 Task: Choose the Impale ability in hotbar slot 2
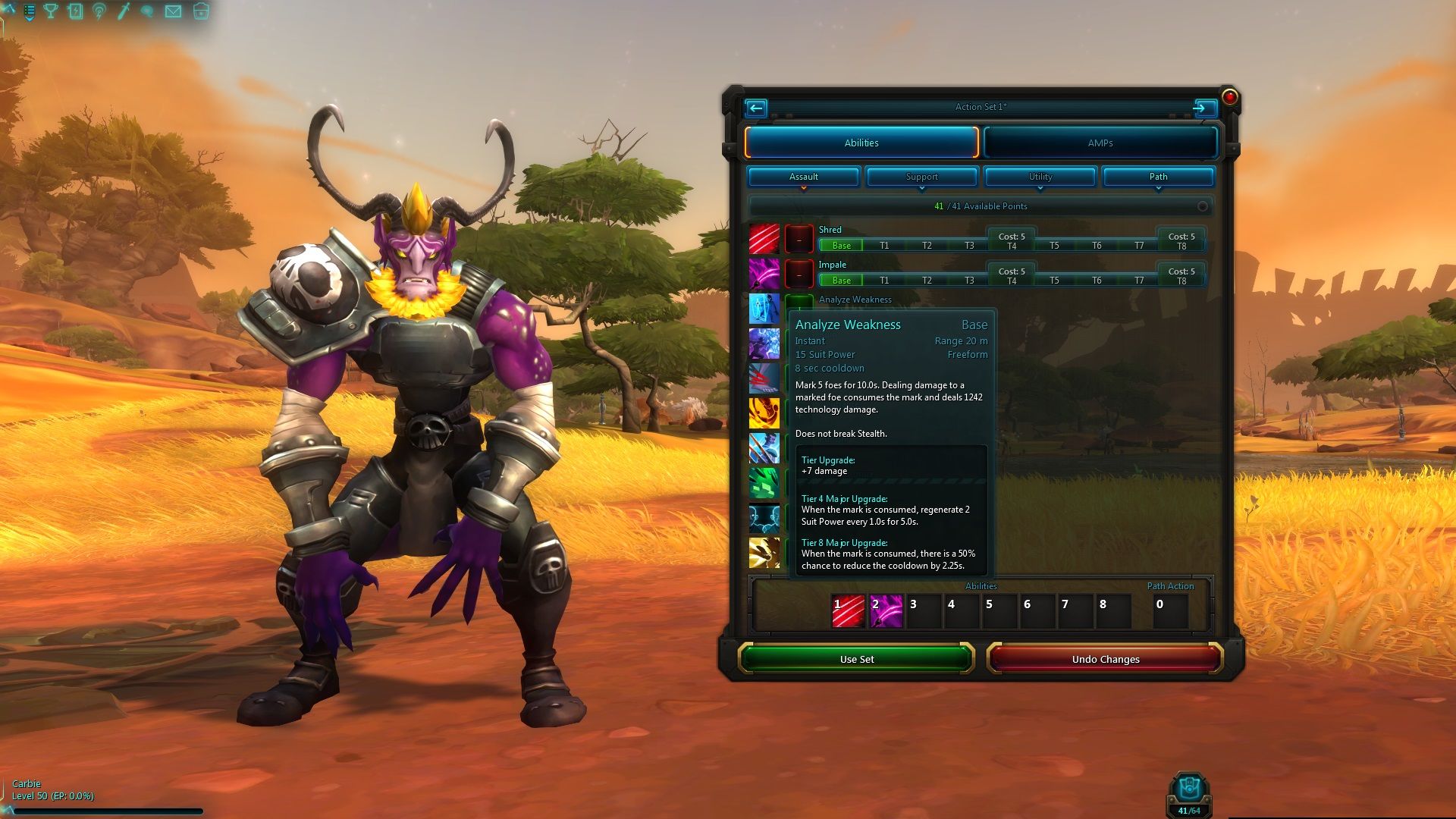(x=886, y=611)
